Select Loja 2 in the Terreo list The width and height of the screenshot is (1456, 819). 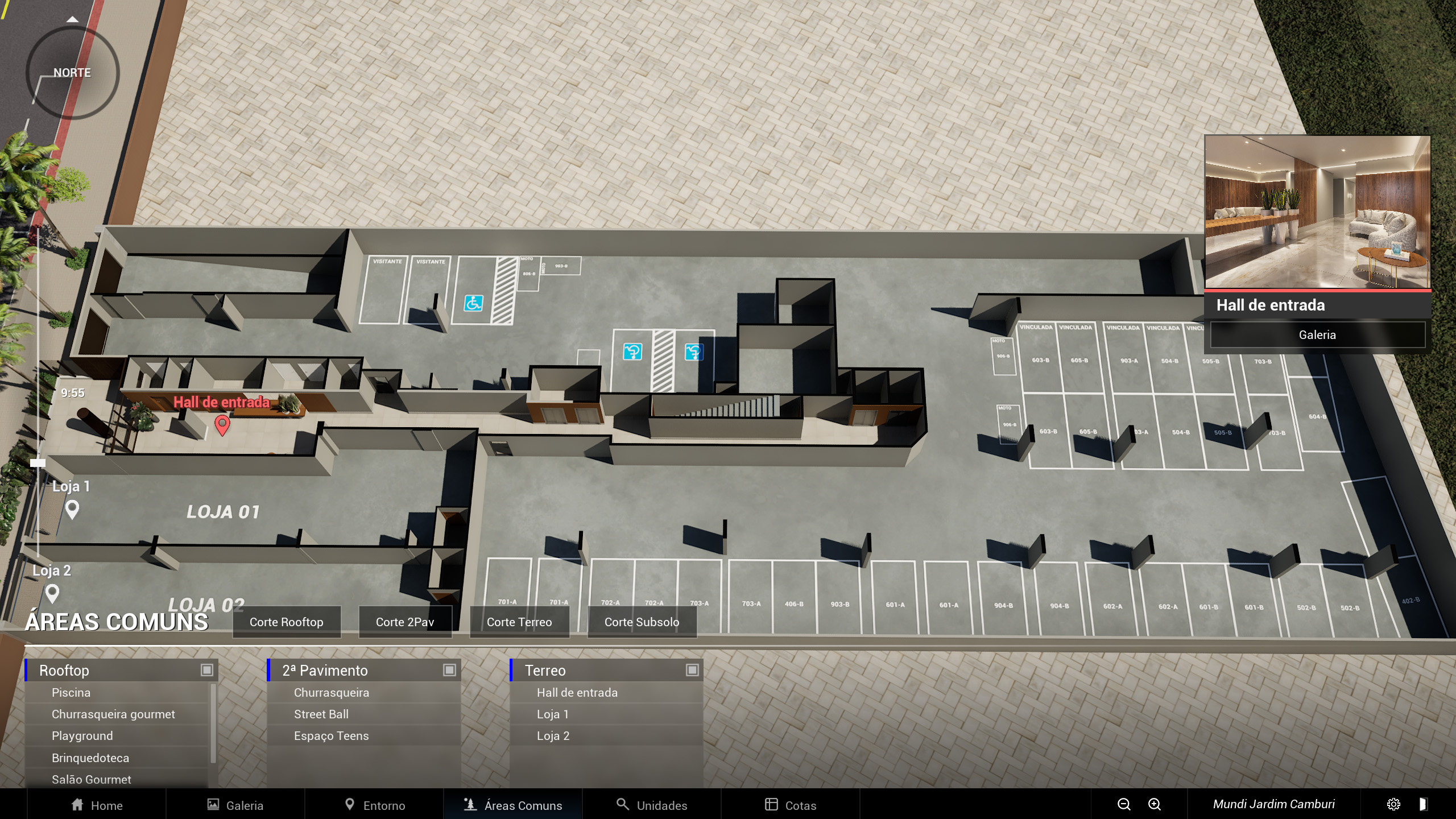coord(553,736)
